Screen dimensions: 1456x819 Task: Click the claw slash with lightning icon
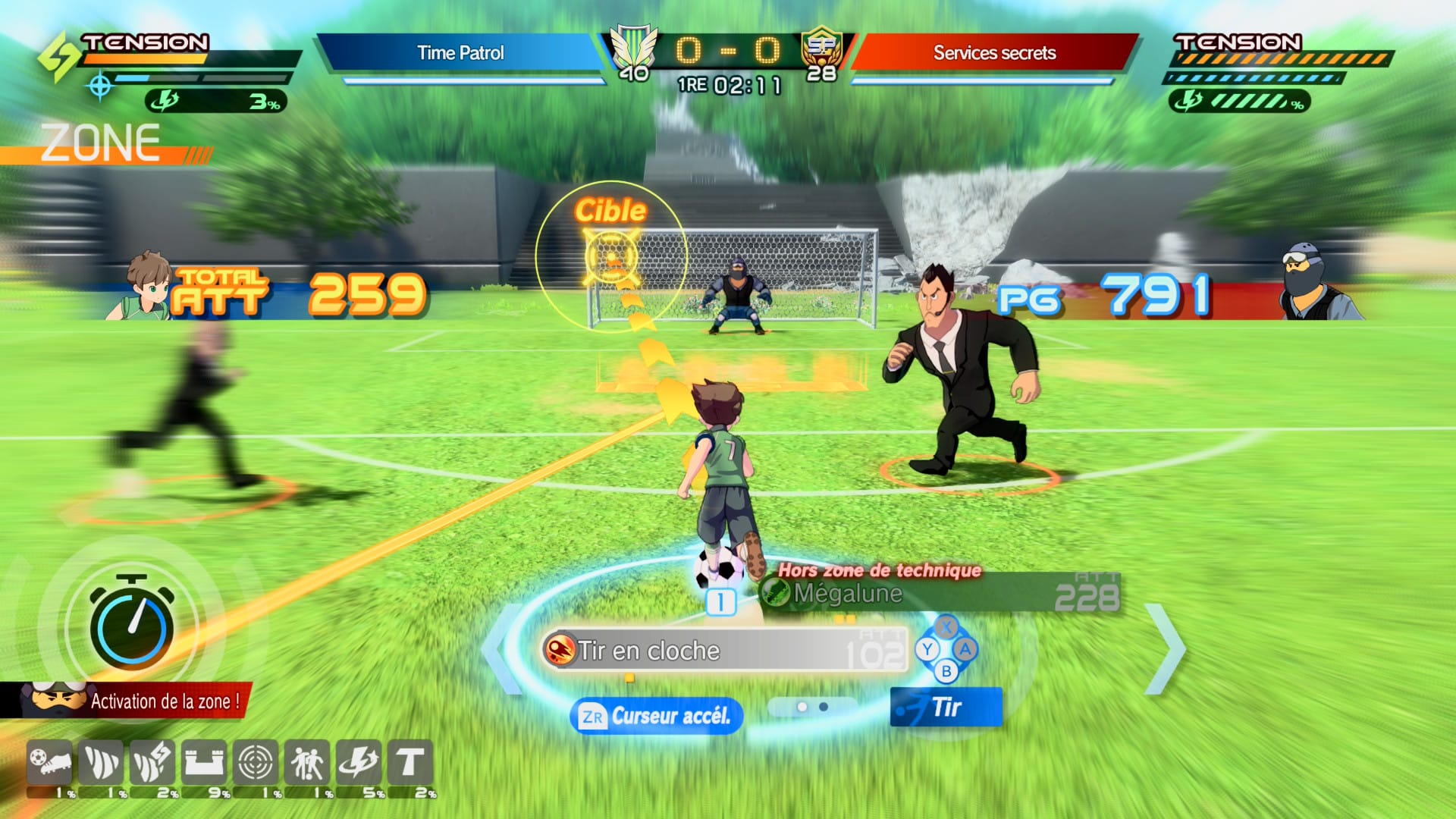(x=152, y=762)
